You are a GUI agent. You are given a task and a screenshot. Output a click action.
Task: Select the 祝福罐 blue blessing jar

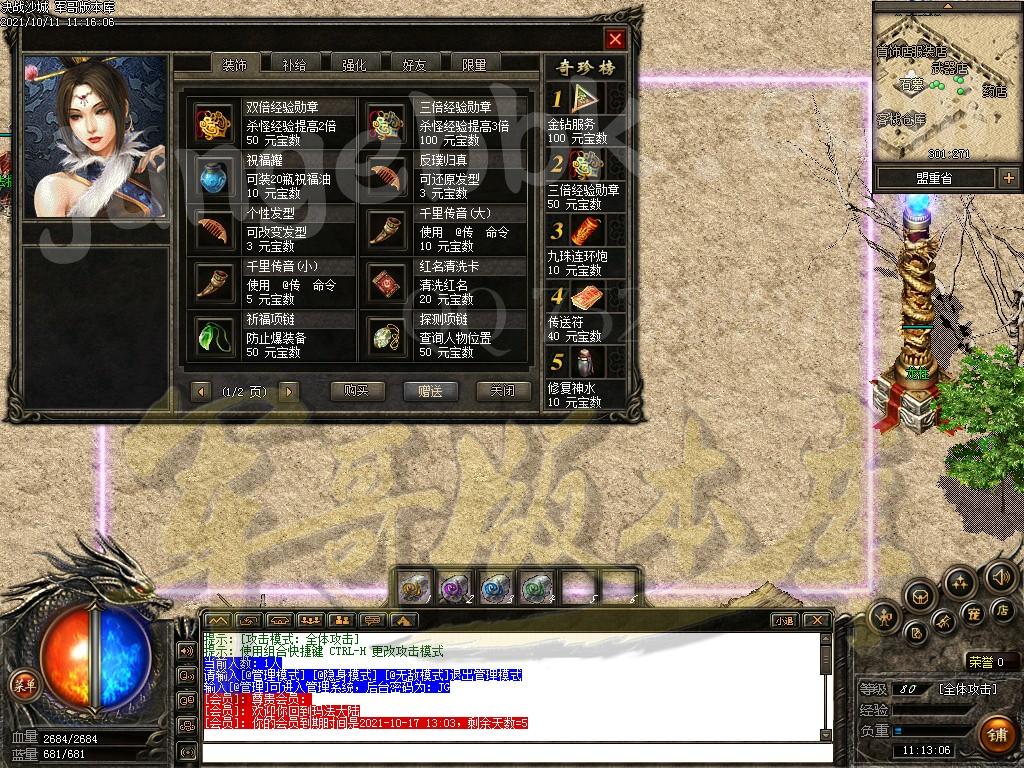[212, 176]
